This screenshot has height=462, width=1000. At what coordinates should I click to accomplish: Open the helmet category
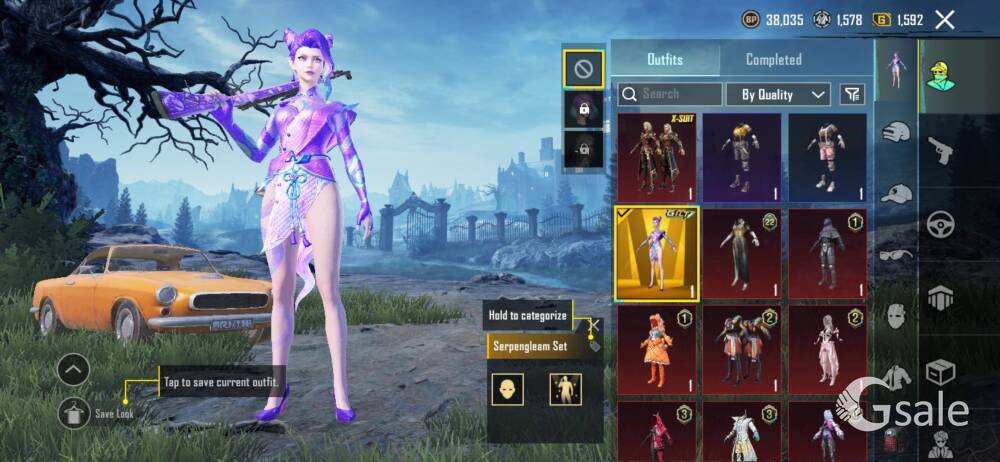click(x=896, y=131)
